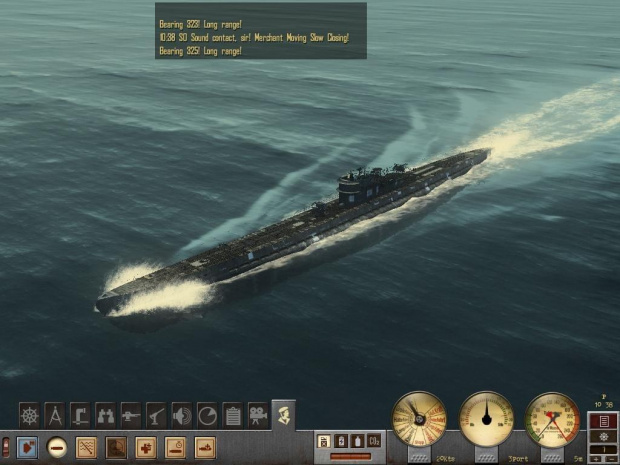The height and width of the screenshot is (465, 620).
Task: Click the CO2 status indicator
Action: tap(373, 440)
